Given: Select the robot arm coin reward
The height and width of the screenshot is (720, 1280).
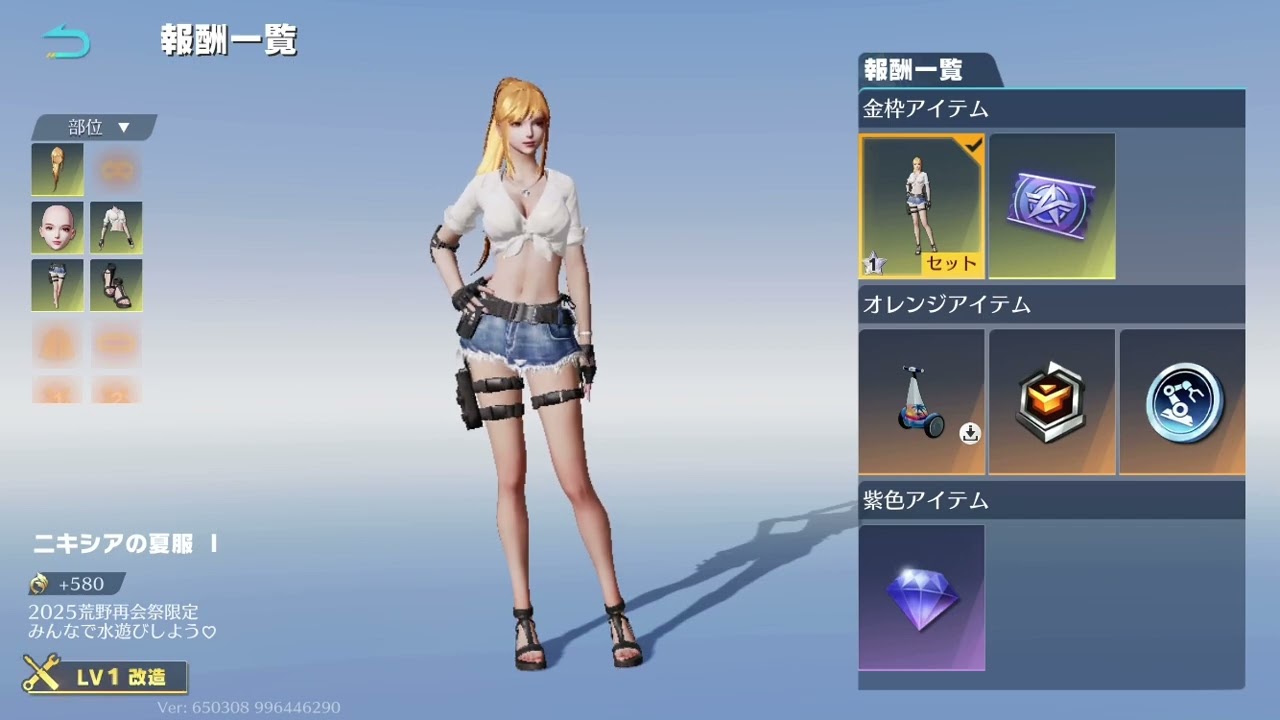Looking at the screenshot, I should point(1182,401).
